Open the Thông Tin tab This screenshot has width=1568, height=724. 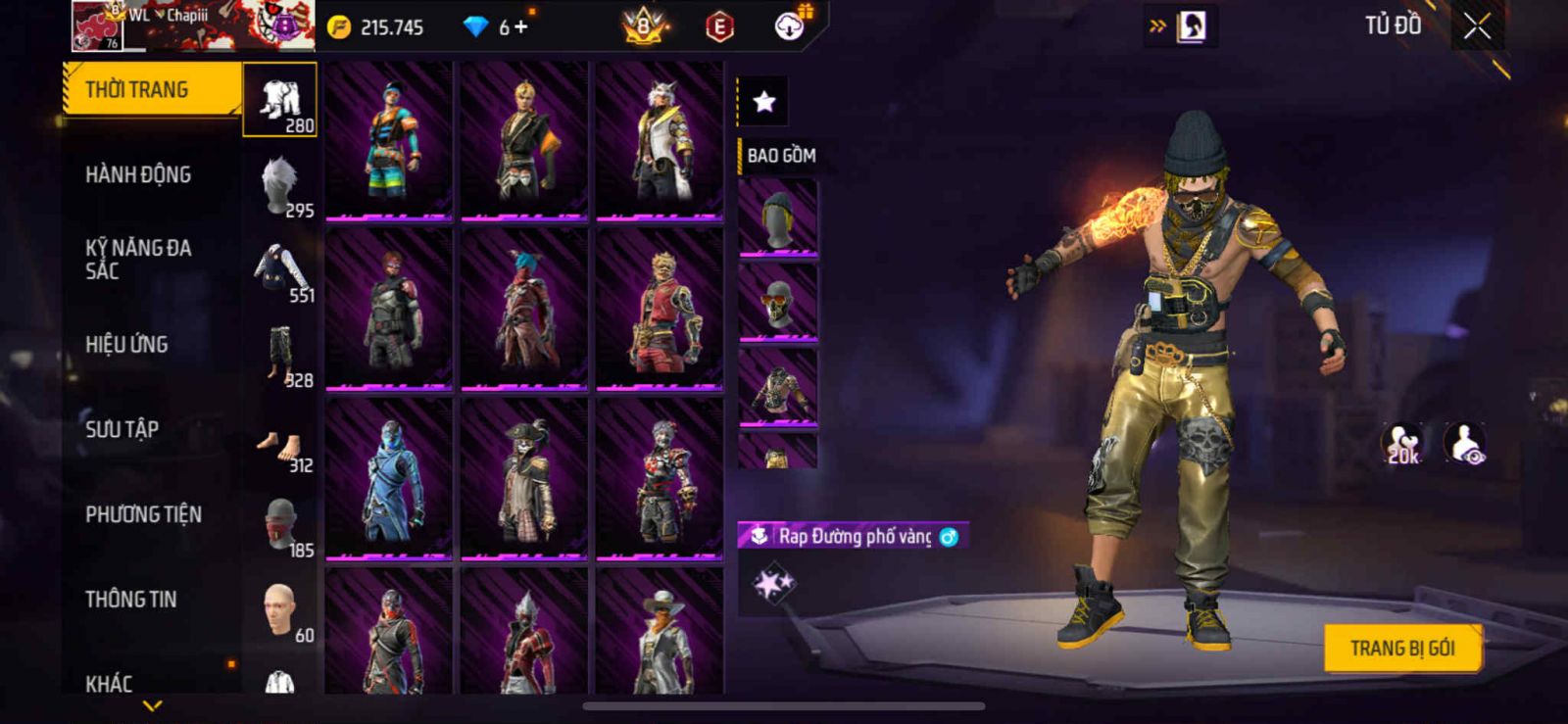(x=130, y=600)
